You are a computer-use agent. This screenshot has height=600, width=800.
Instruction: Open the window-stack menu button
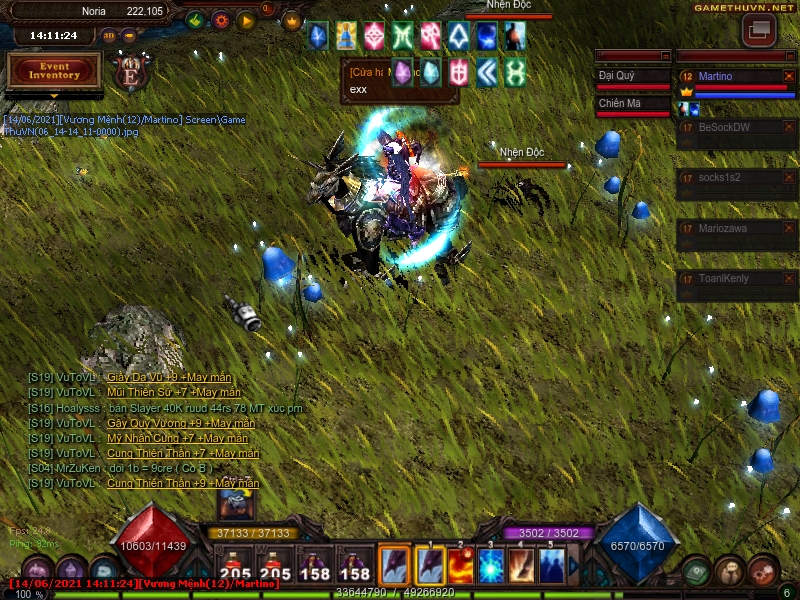point(758,30)
